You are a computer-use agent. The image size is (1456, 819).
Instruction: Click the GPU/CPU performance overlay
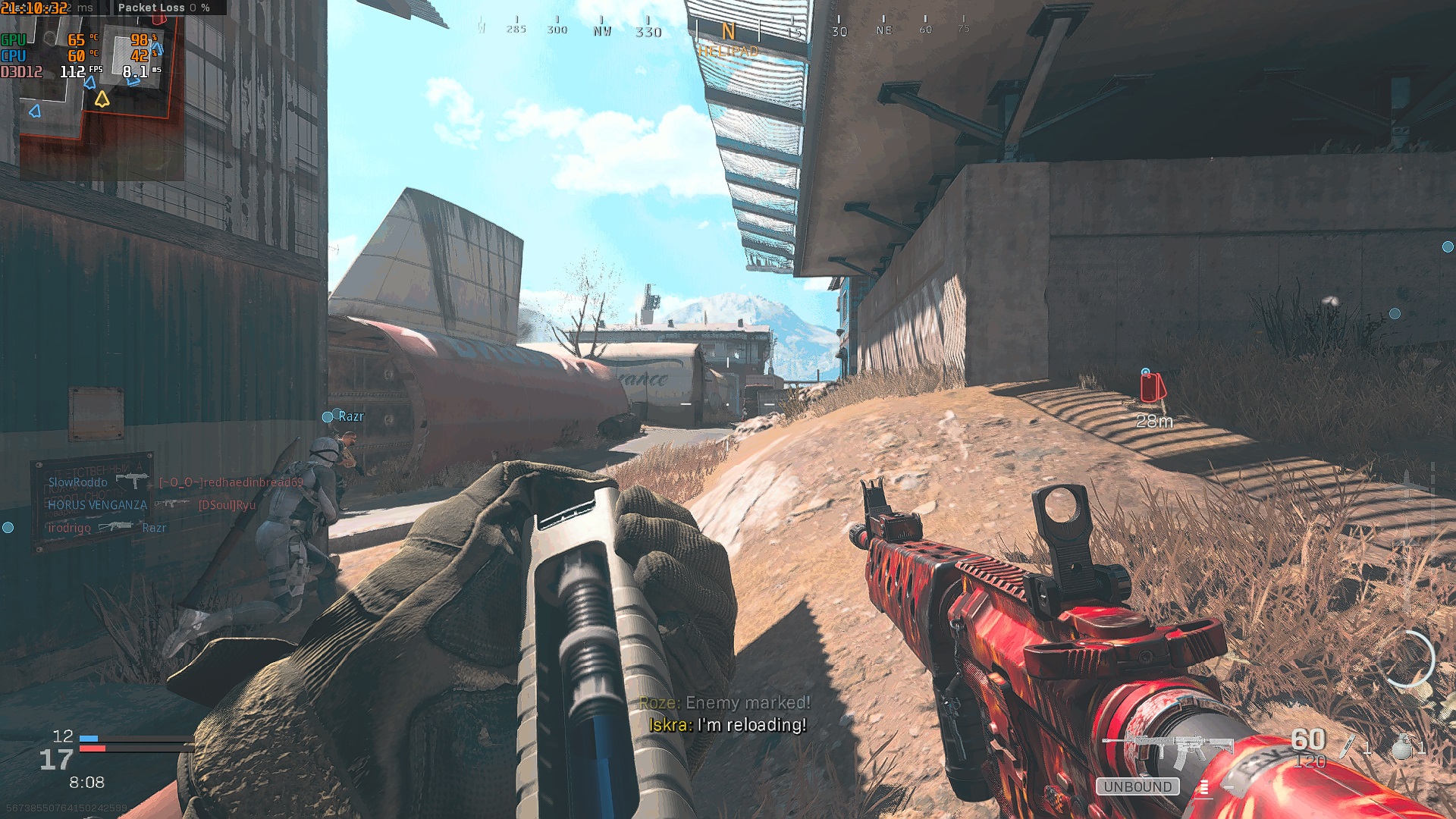point(82,55)
